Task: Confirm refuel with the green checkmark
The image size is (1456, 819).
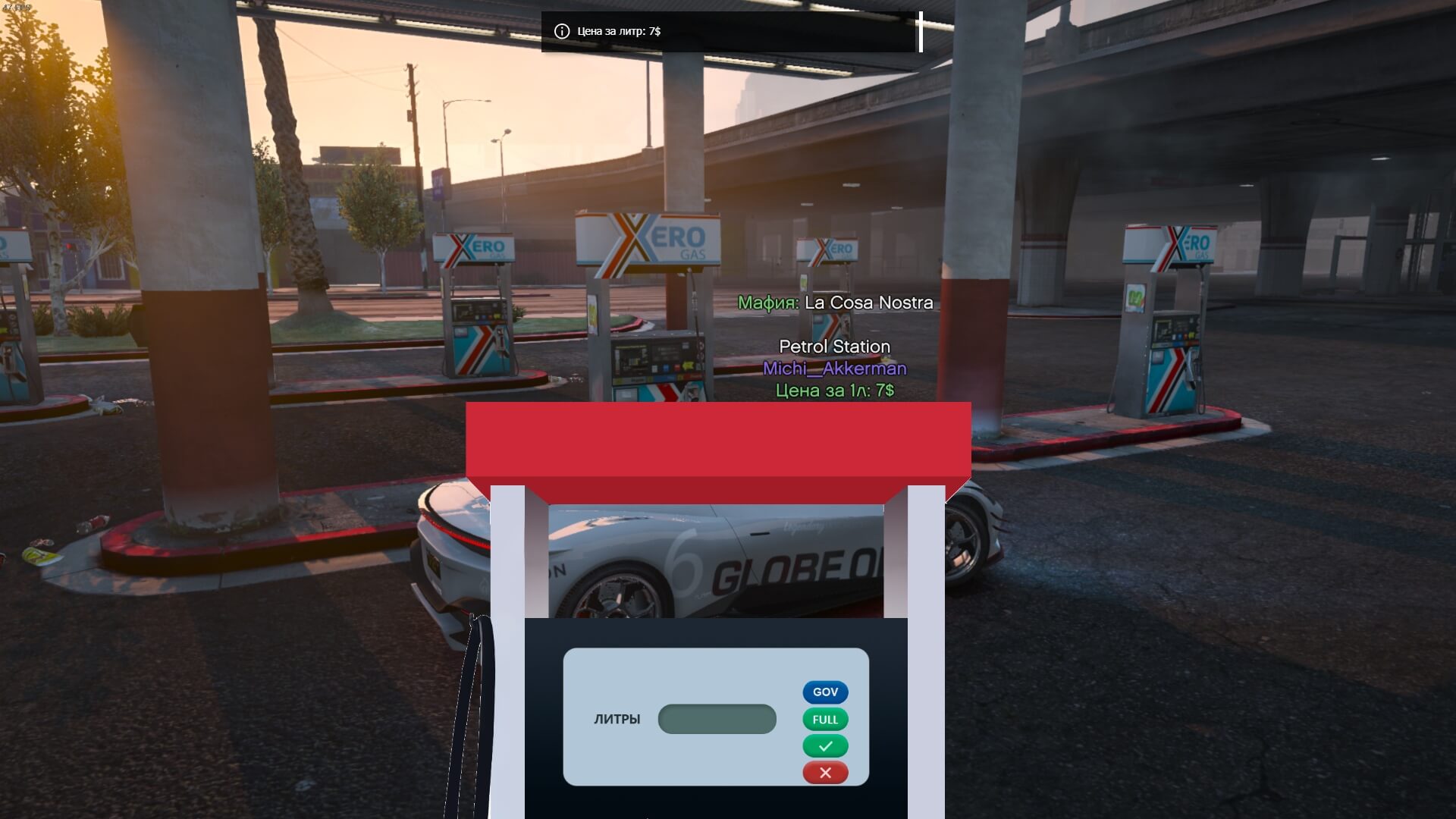Action: click(825, 746)
